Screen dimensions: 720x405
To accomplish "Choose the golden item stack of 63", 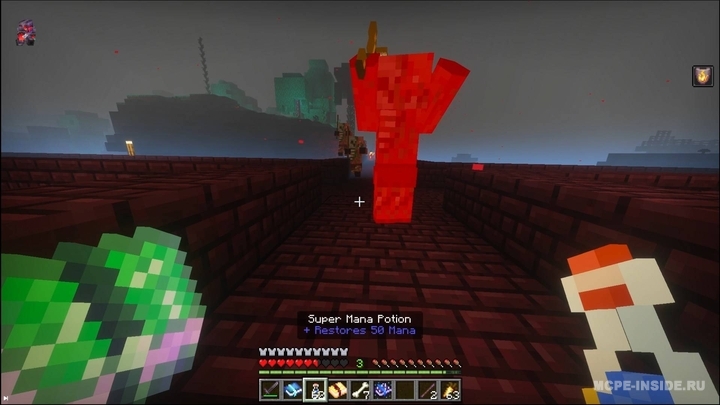I will pyautogui.click(x=450, y=391).
